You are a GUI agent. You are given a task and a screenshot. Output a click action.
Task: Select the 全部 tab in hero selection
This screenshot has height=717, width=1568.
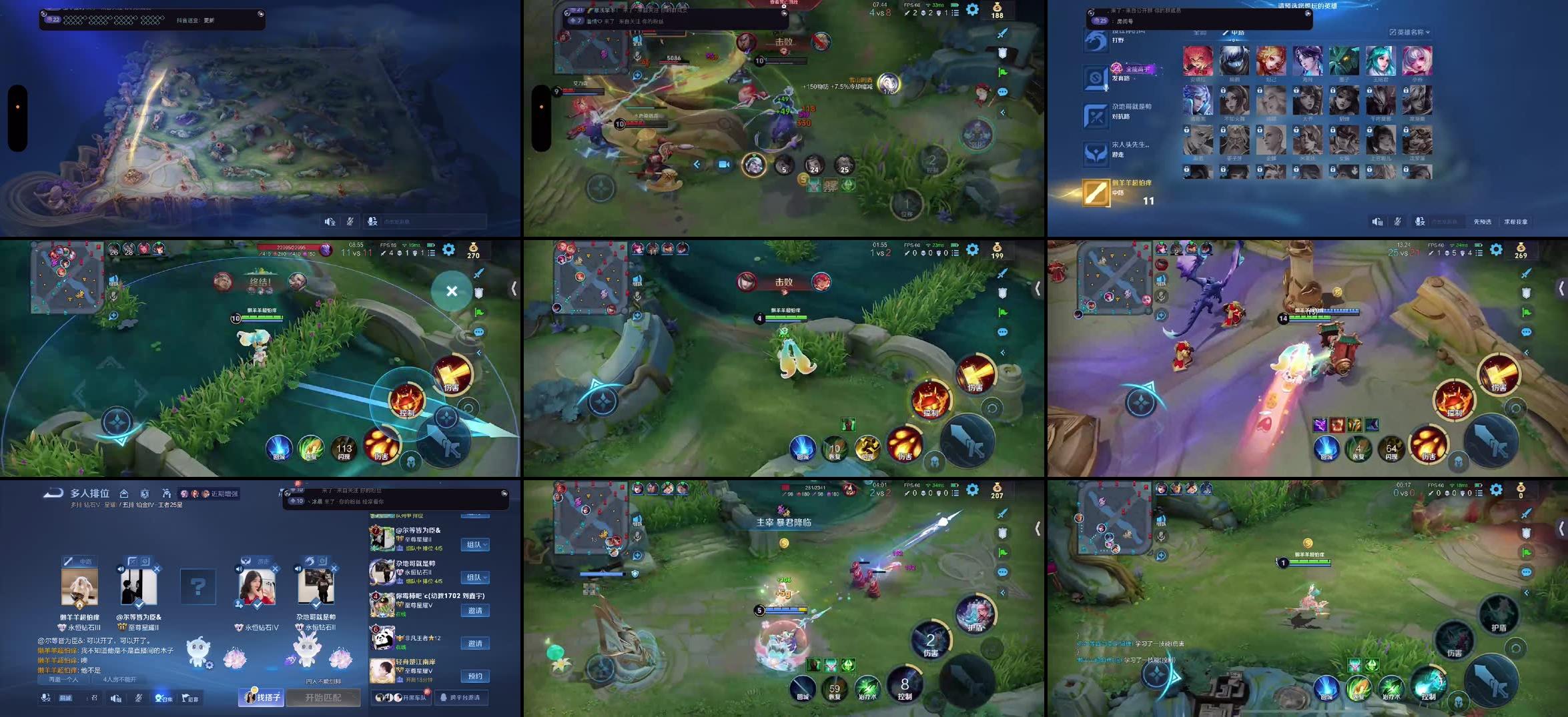tap(1201, 32)
